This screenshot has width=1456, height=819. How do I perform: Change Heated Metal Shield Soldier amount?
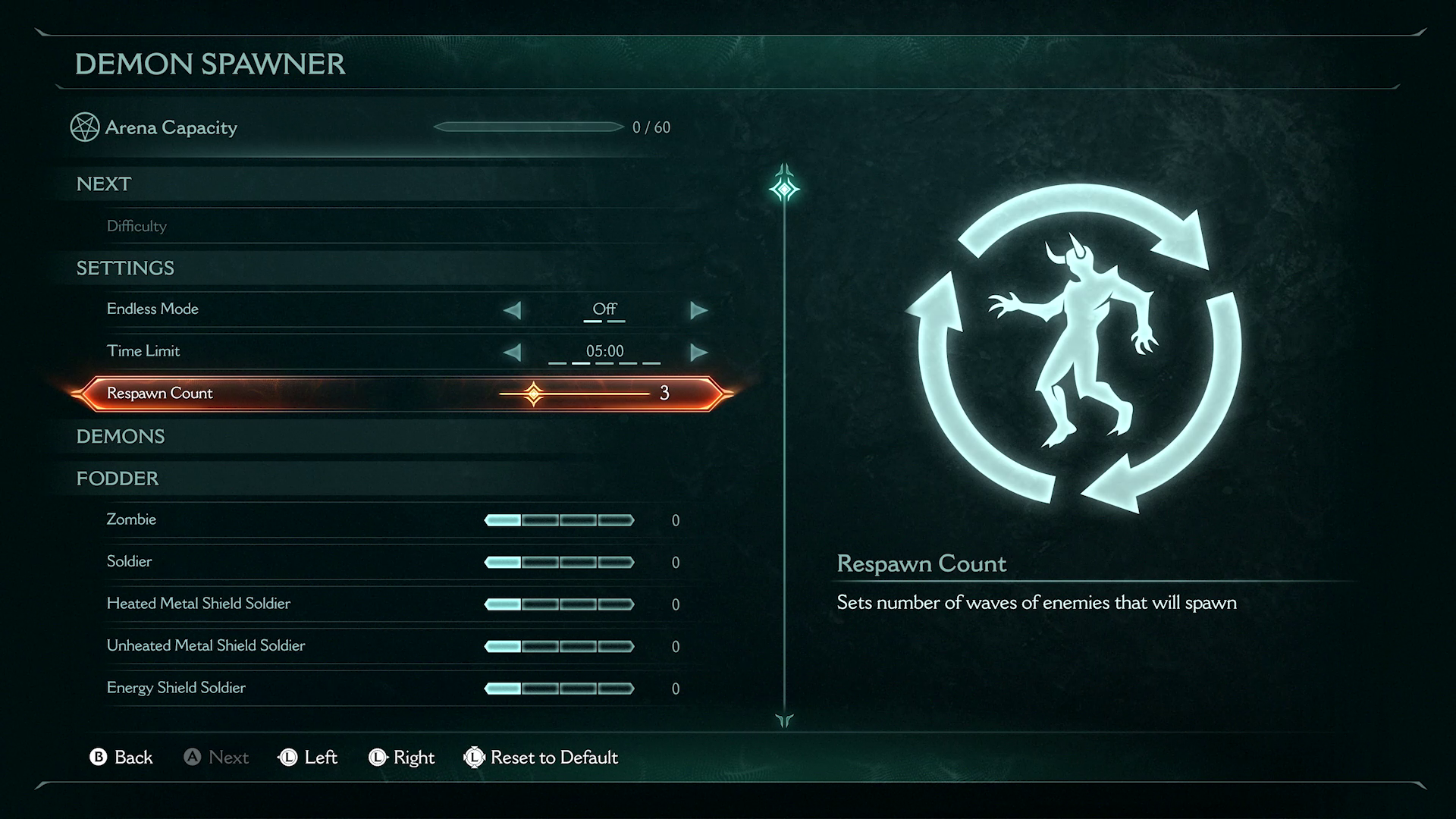pyautogui.click(x=559, y=604)
